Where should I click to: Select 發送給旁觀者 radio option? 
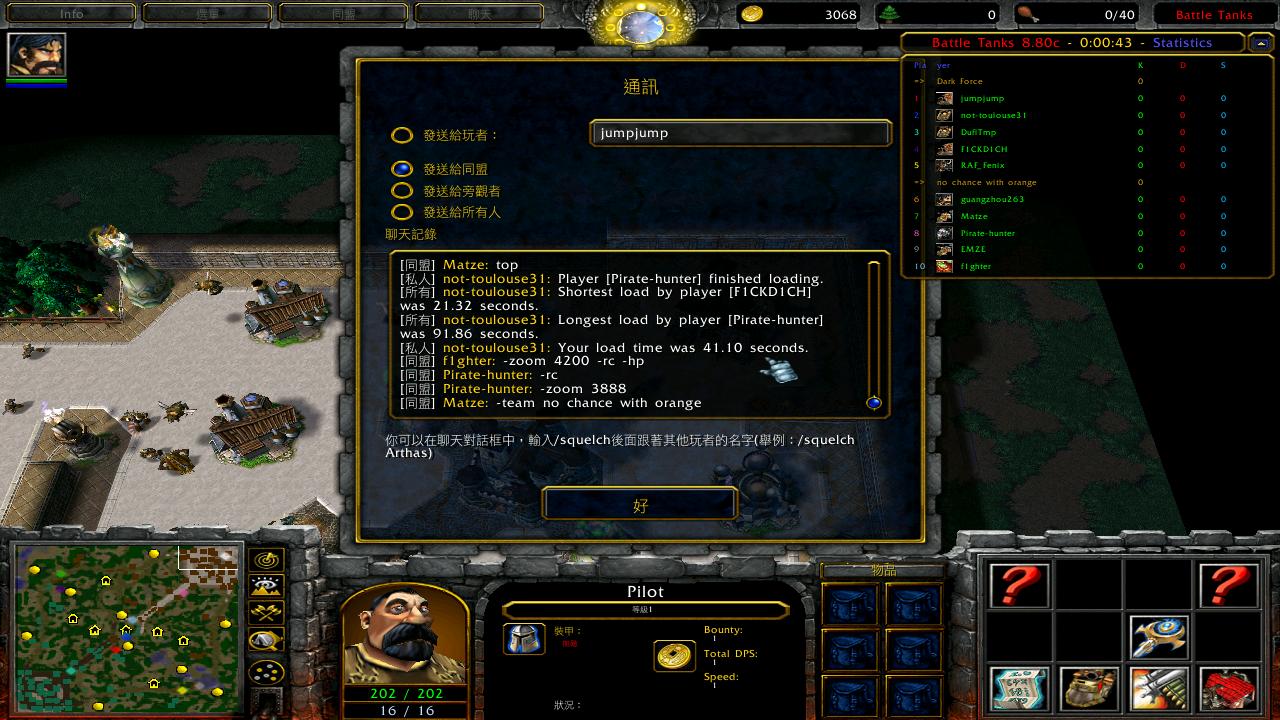tap(402, 190)
